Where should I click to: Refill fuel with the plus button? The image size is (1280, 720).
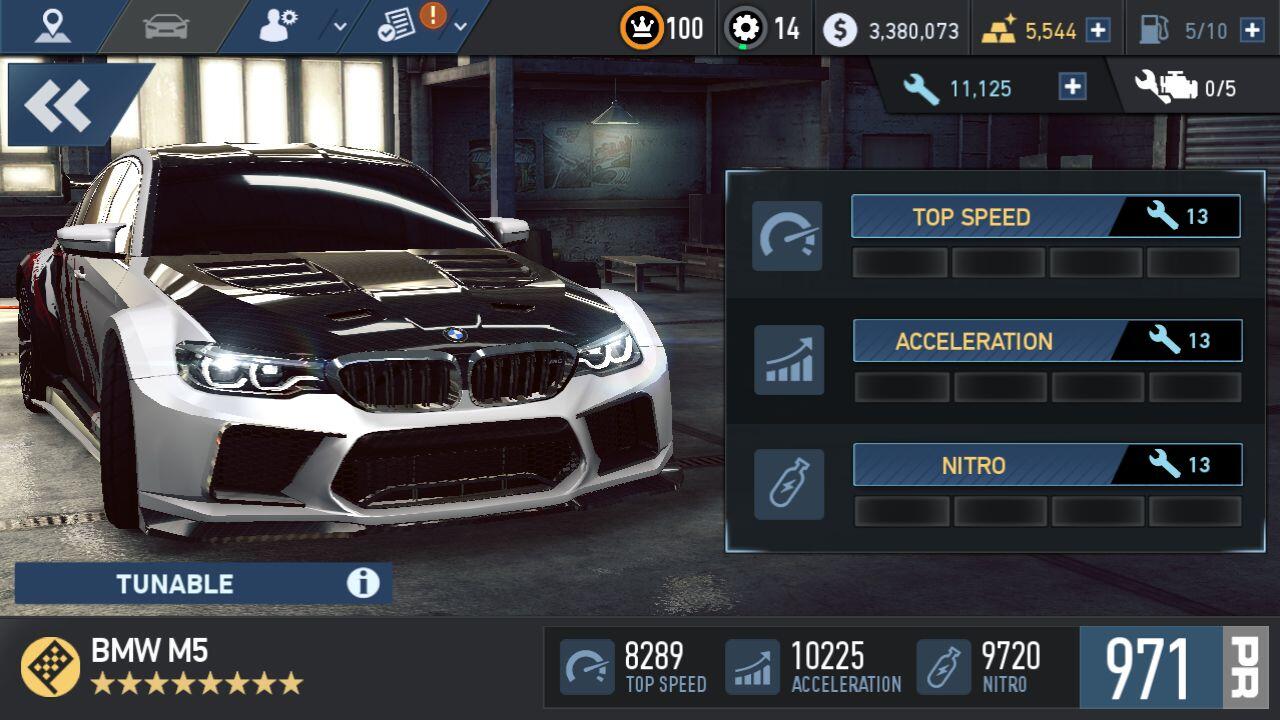(1251, 30)
